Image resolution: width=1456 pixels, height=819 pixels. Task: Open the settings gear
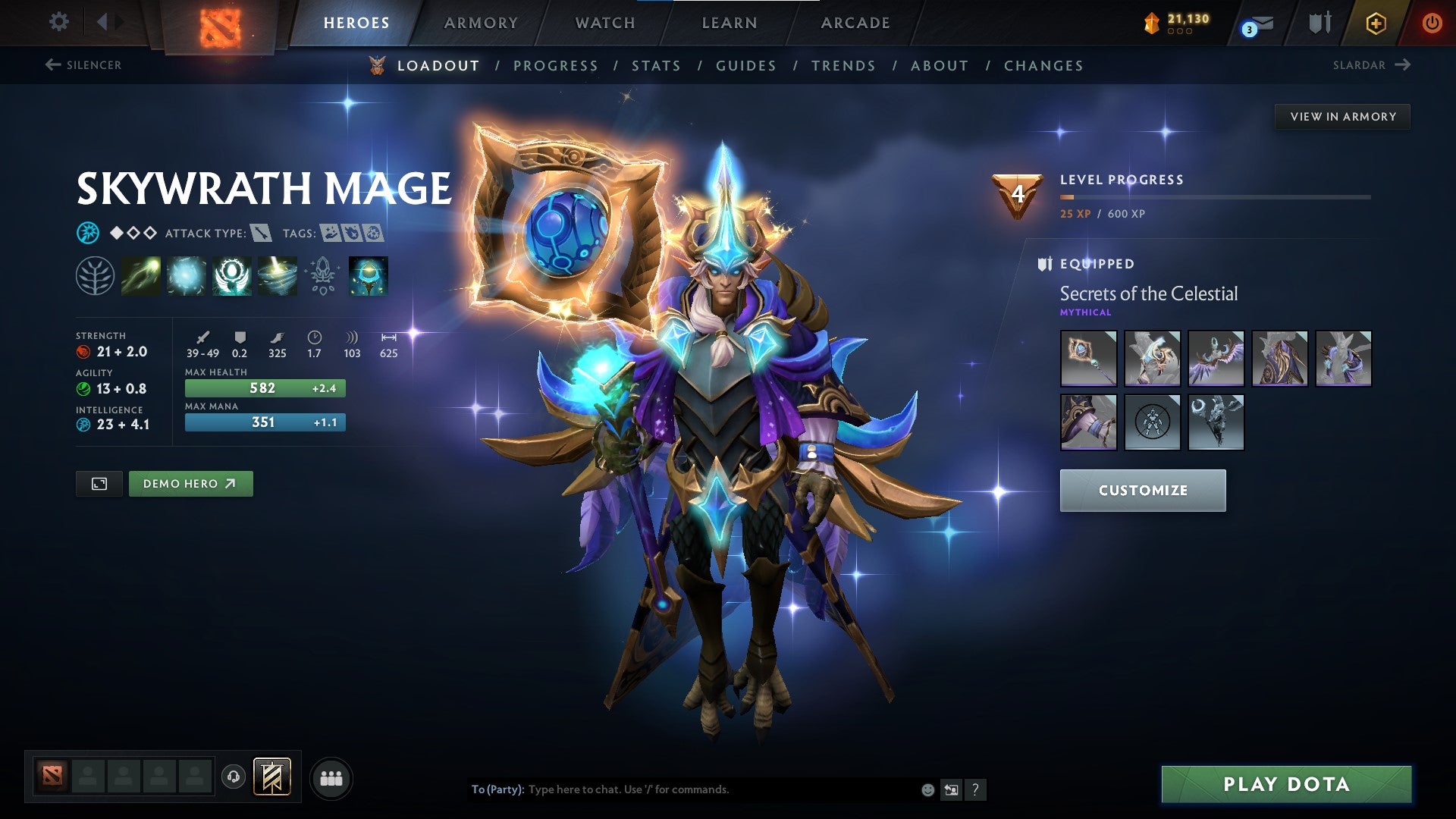click(x=58, y=22)
